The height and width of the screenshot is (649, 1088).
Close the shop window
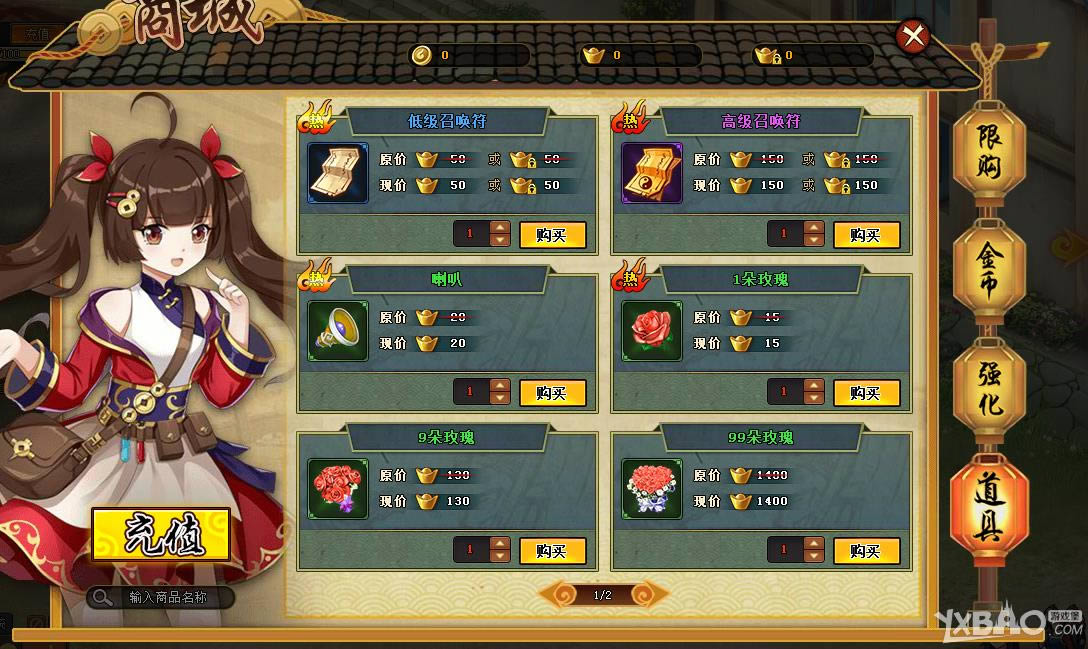[912, 37]
